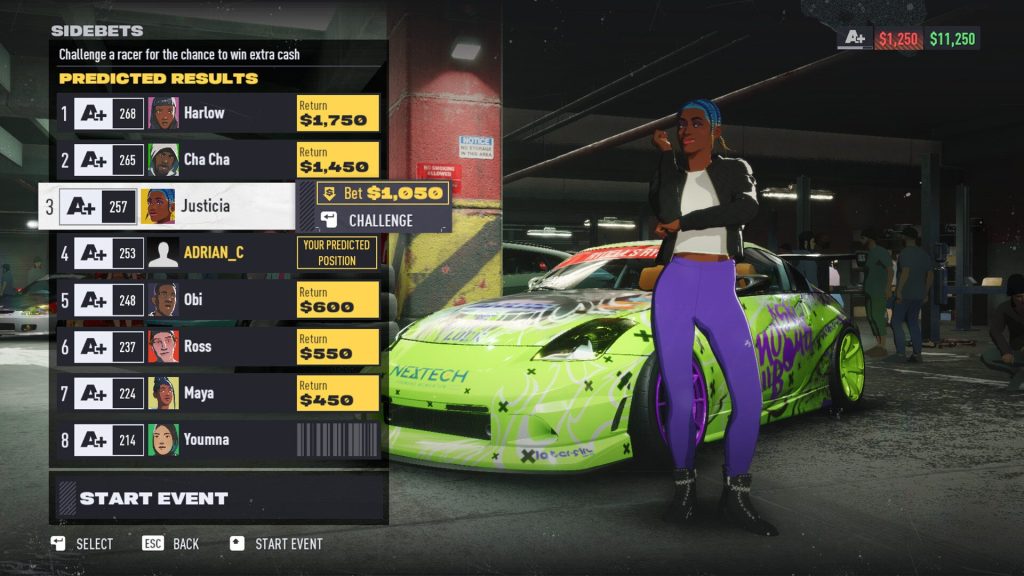
Task: Click Harlow's $1,750 return box
Action: (338, 113)
